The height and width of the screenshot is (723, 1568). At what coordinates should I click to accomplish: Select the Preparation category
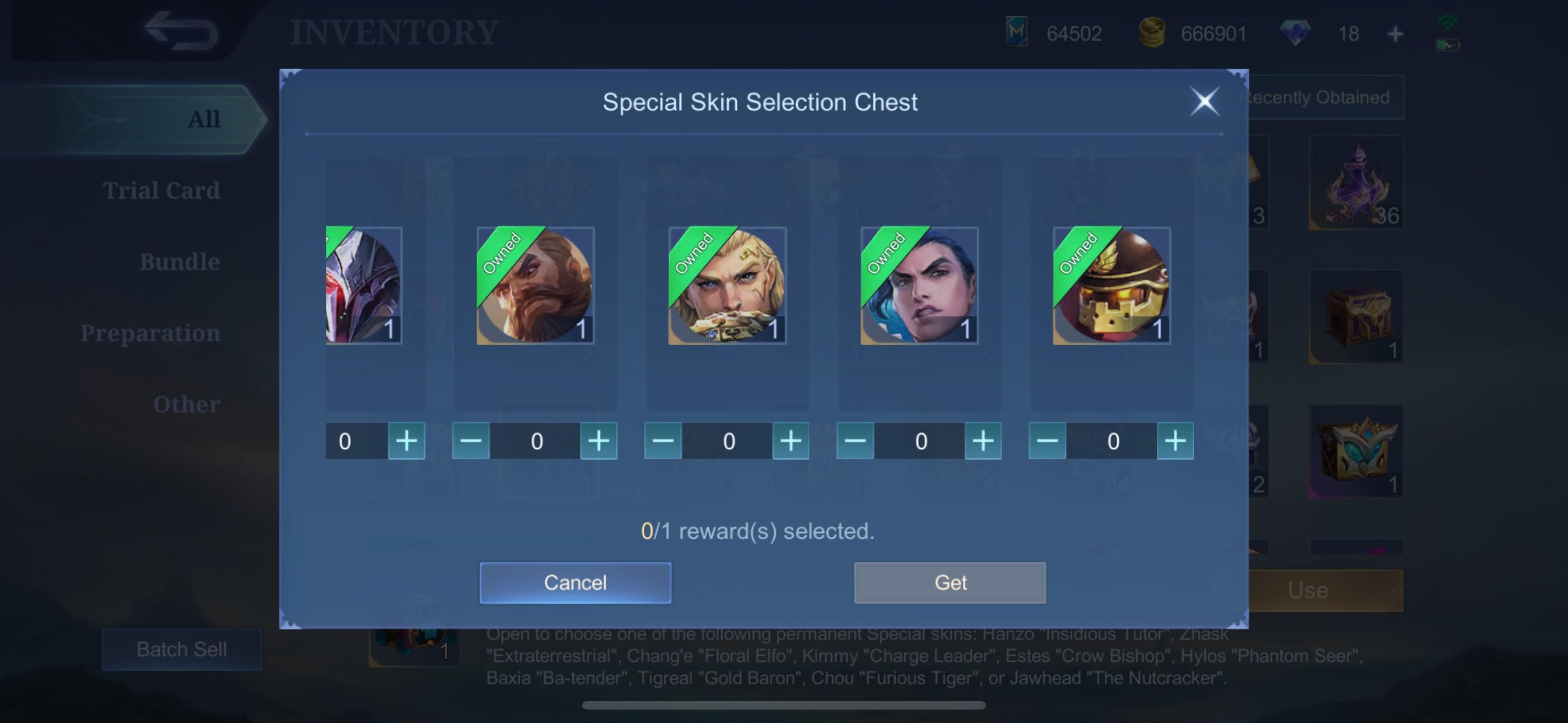coord(151,332)
